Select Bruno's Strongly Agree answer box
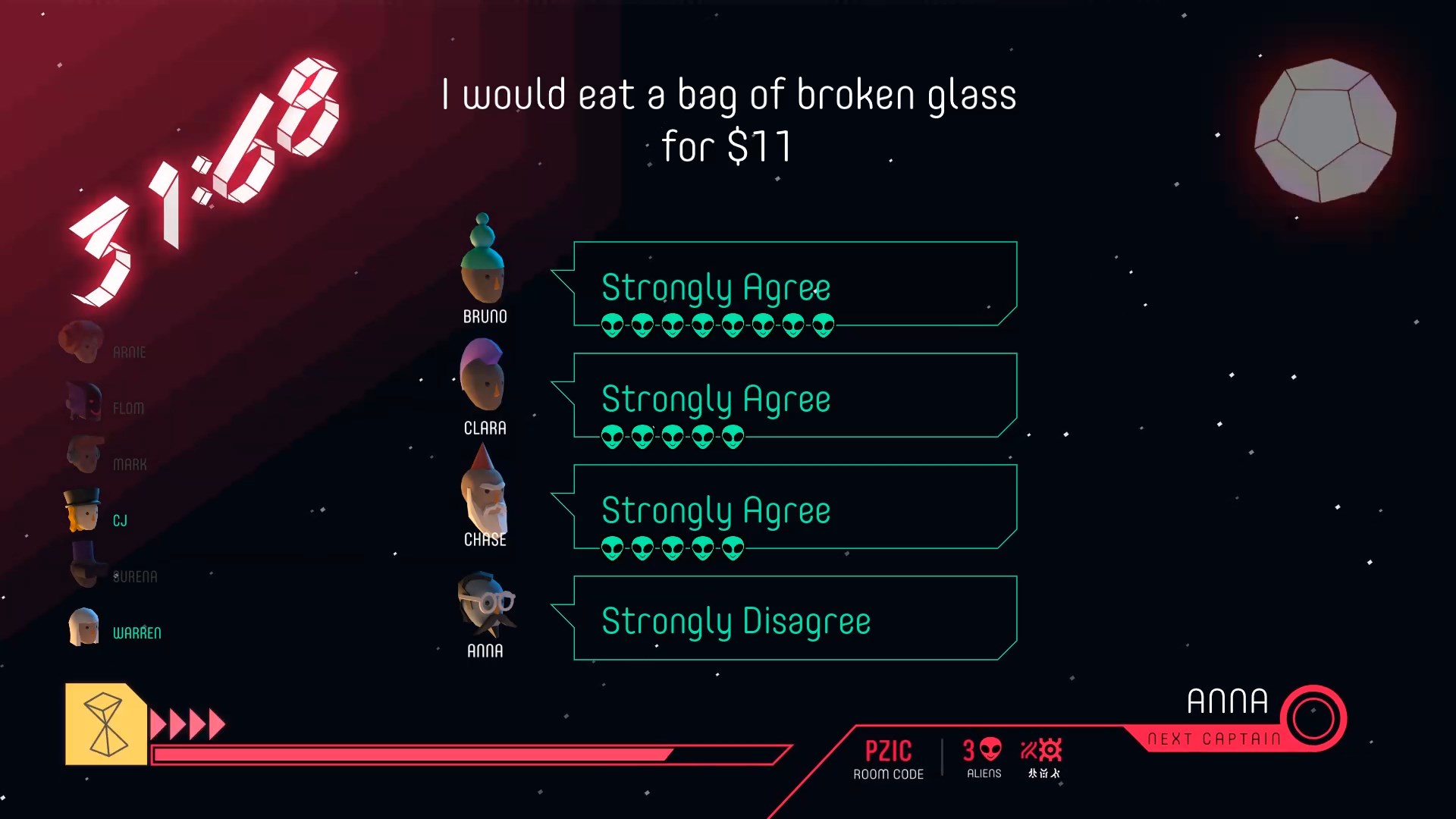Screen dimensions: 1456x819 (x=794, y=284)
